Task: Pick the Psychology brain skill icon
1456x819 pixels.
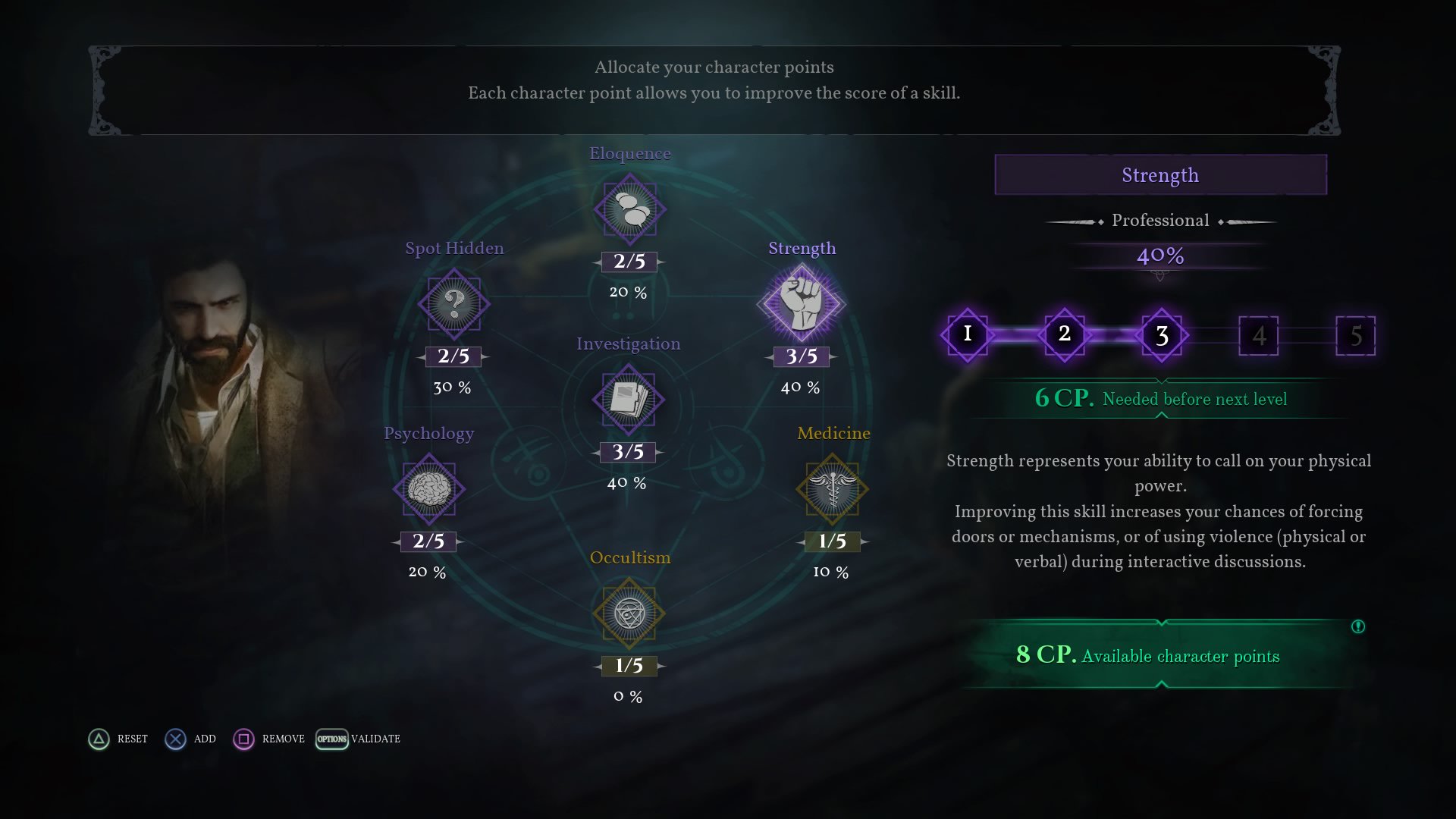Action: 429,489
